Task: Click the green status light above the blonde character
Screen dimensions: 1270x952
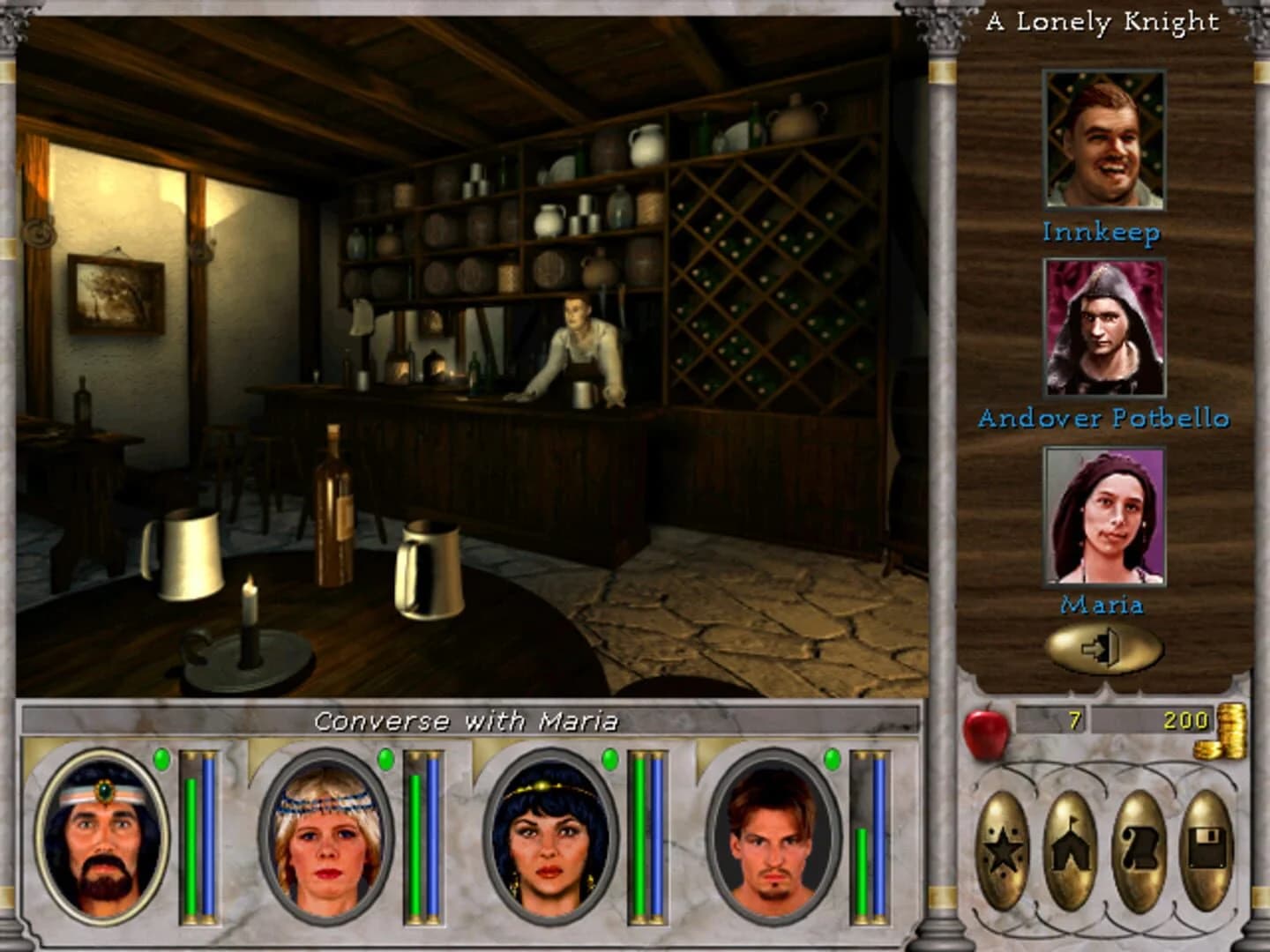Action: (385, 758)
